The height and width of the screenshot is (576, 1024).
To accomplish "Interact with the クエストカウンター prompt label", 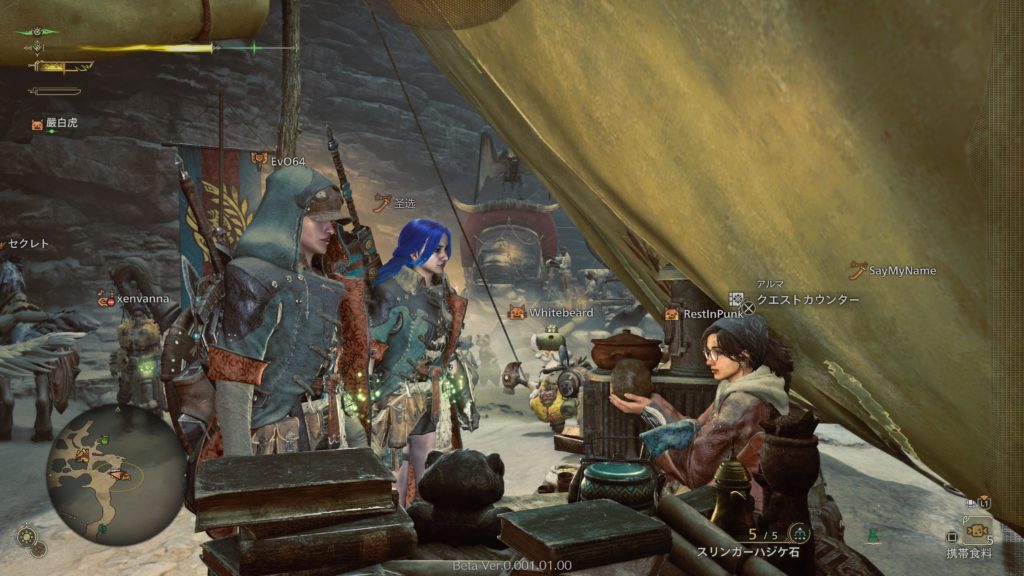I will (x=806, y=300).
